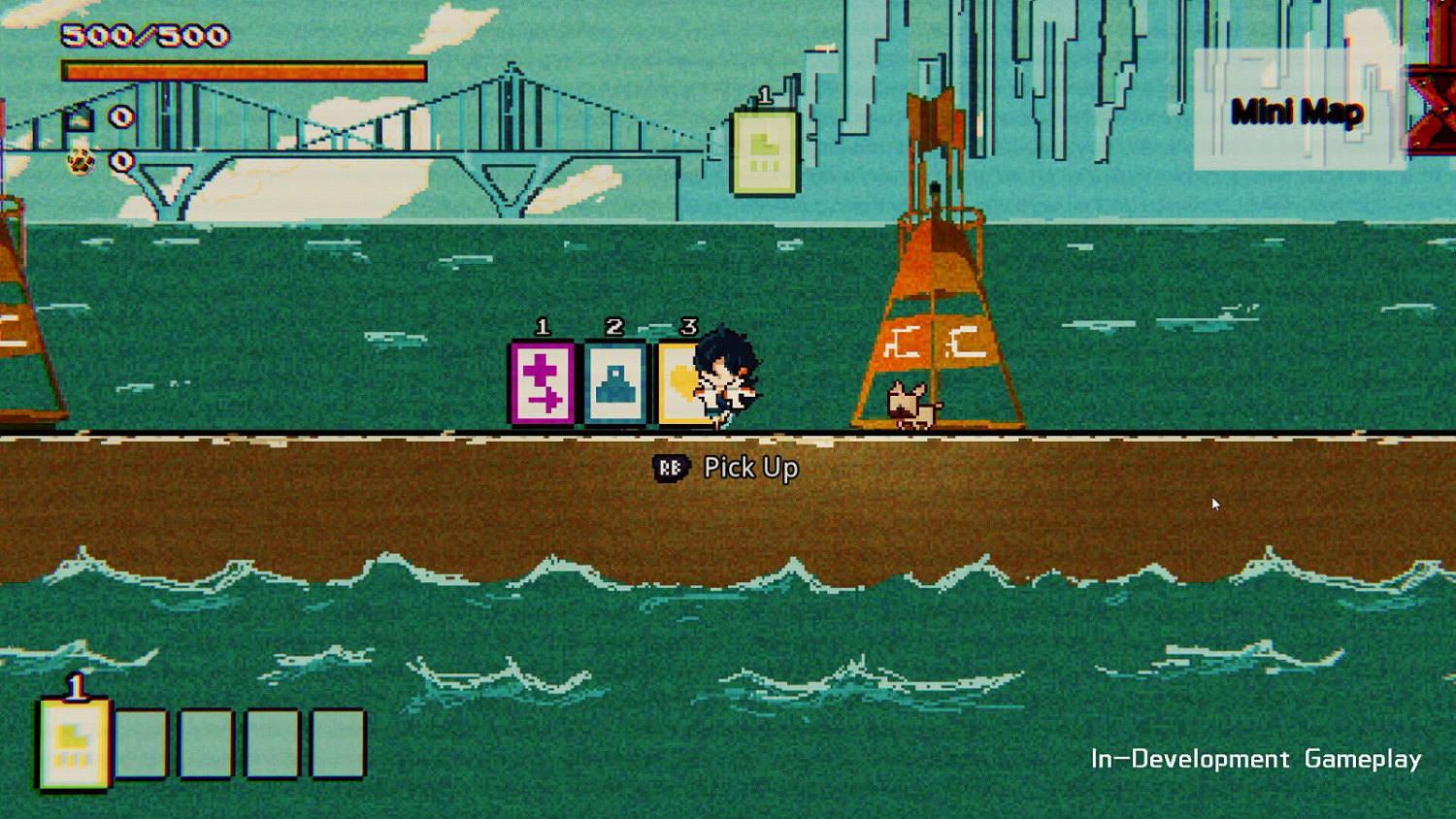Click the orange health bar
1456x819 pixels.
pyautogui.click(x=243, y=70)
